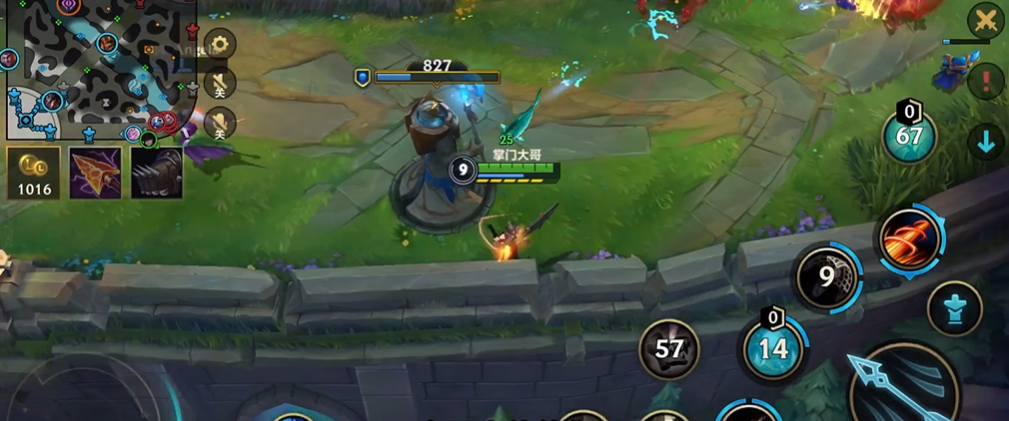The width and height of the screenshot is (1009, 421).
Task: Open the minimap
Action: tap(100, 68)
